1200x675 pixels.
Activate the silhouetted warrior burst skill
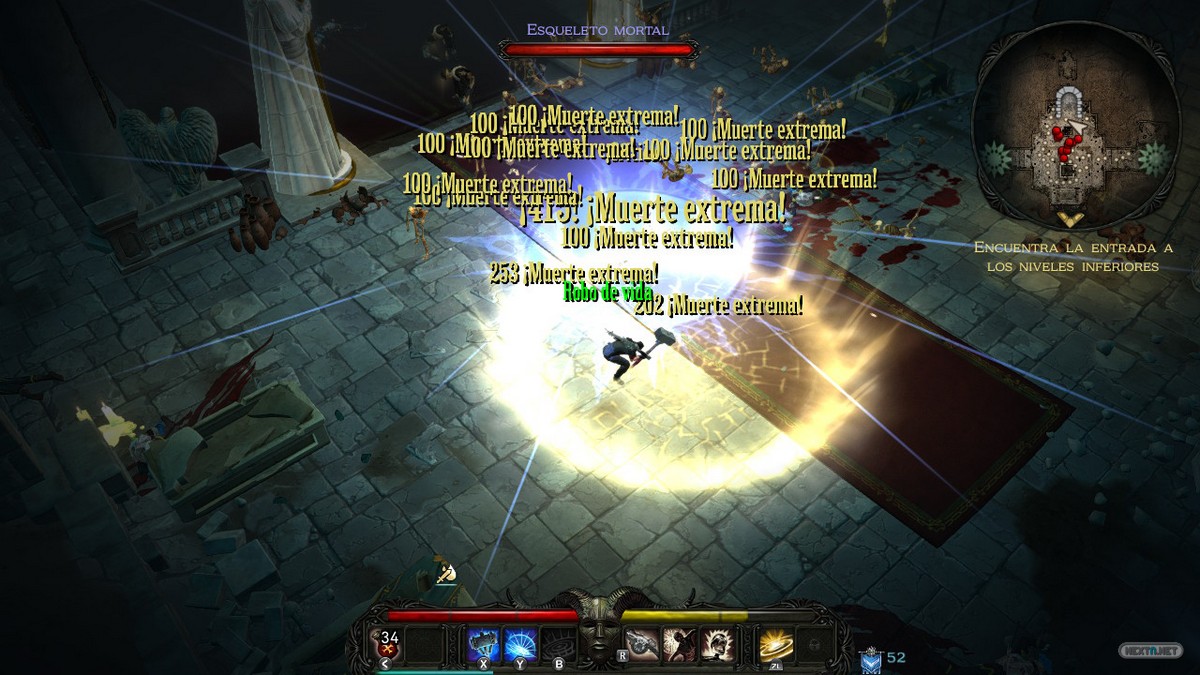[x=680, y=644]
